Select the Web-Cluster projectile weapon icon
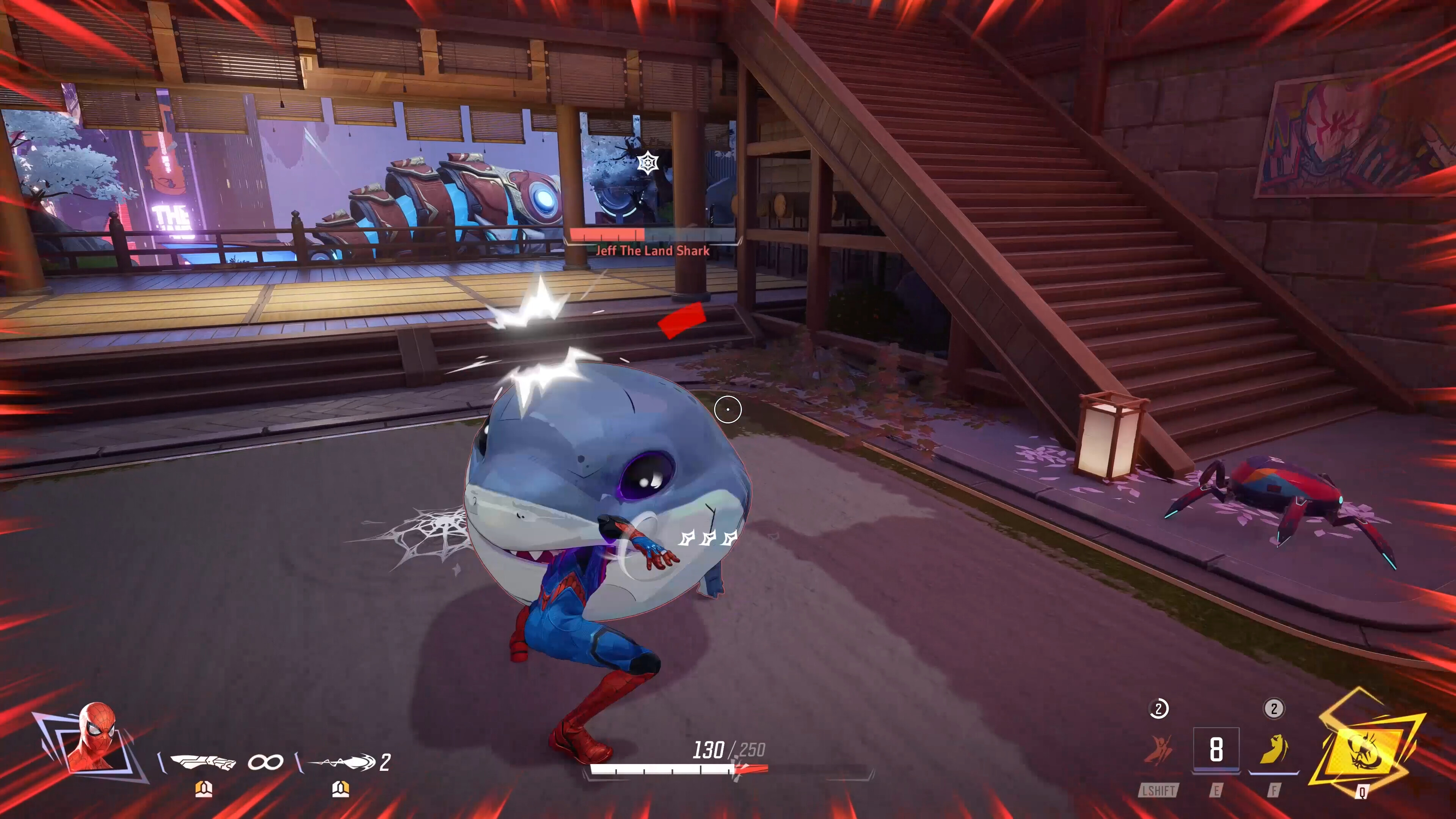 (343, 763)
